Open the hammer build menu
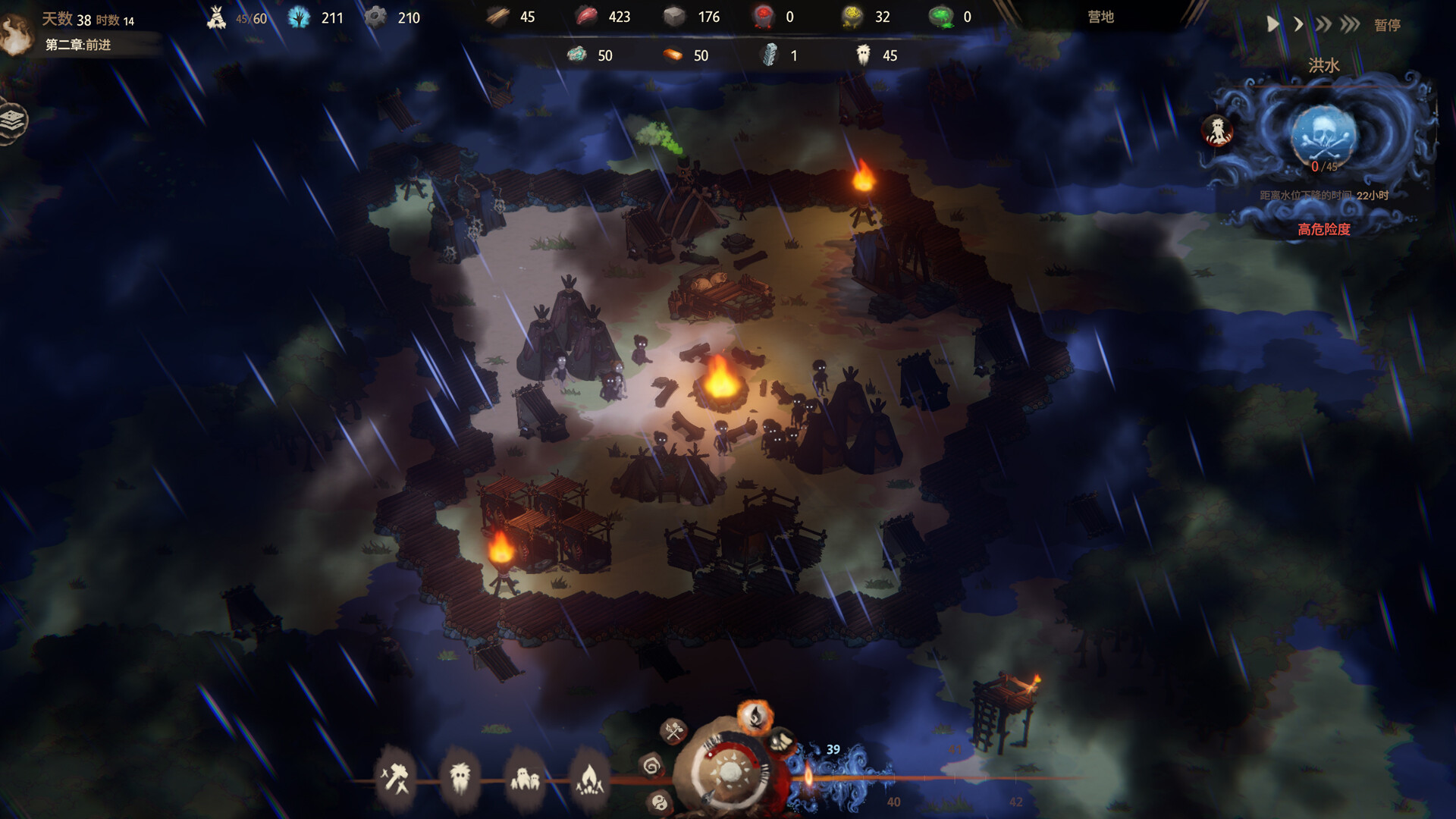Viewport: 1456px width, 819px height. pos(395,778)
